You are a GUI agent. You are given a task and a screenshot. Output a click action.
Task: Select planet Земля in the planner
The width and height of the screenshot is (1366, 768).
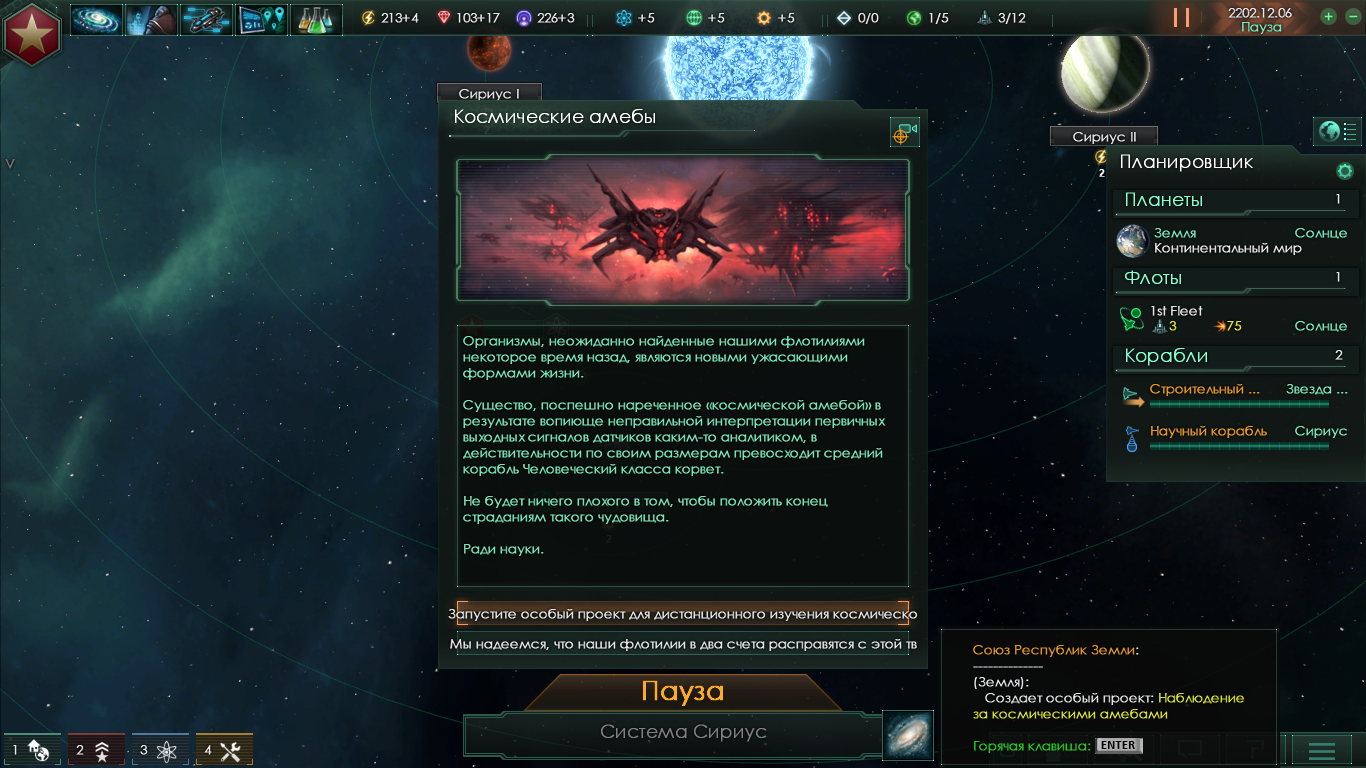click(x=1232, y=240)
